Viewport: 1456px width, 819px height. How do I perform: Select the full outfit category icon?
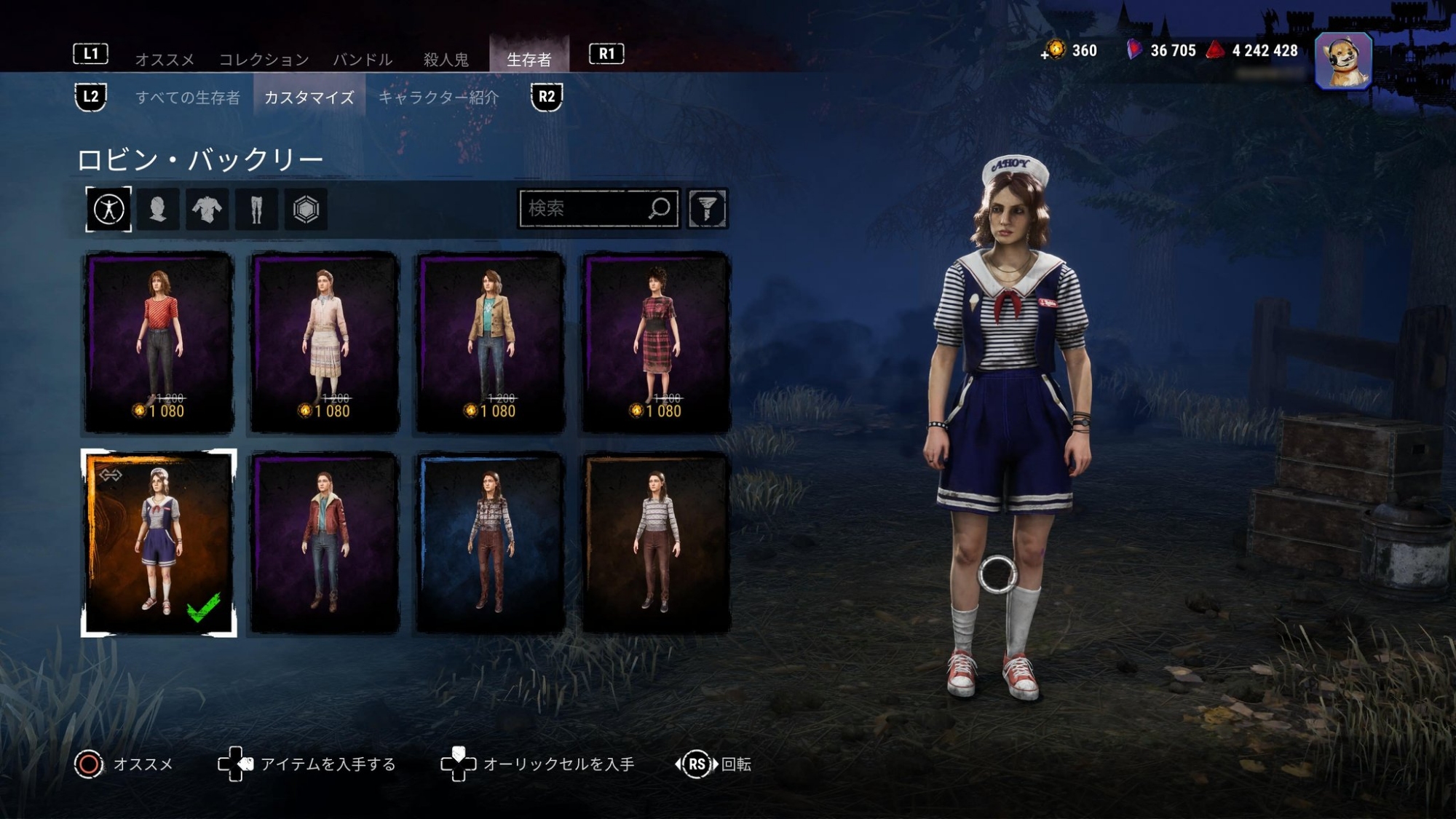click(x=108, y=210)
